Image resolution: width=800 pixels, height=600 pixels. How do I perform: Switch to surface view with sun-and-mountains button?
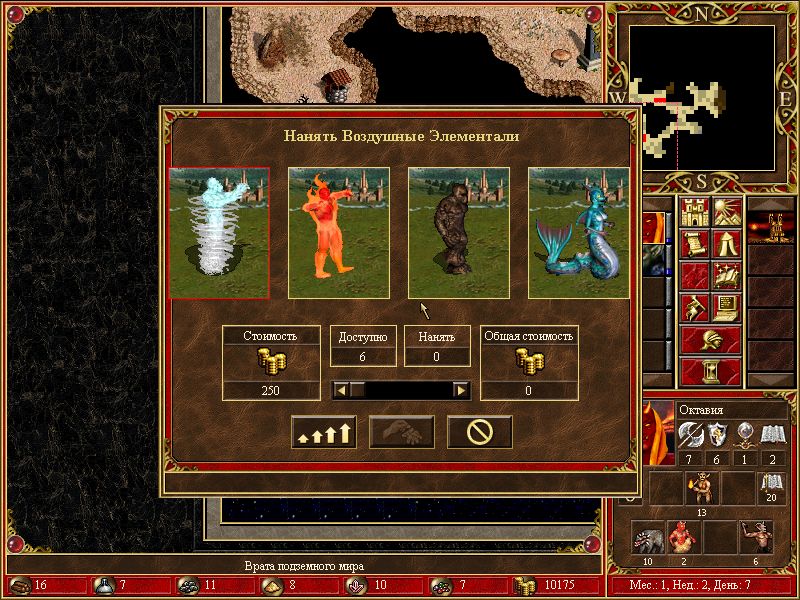pos(727,212)
